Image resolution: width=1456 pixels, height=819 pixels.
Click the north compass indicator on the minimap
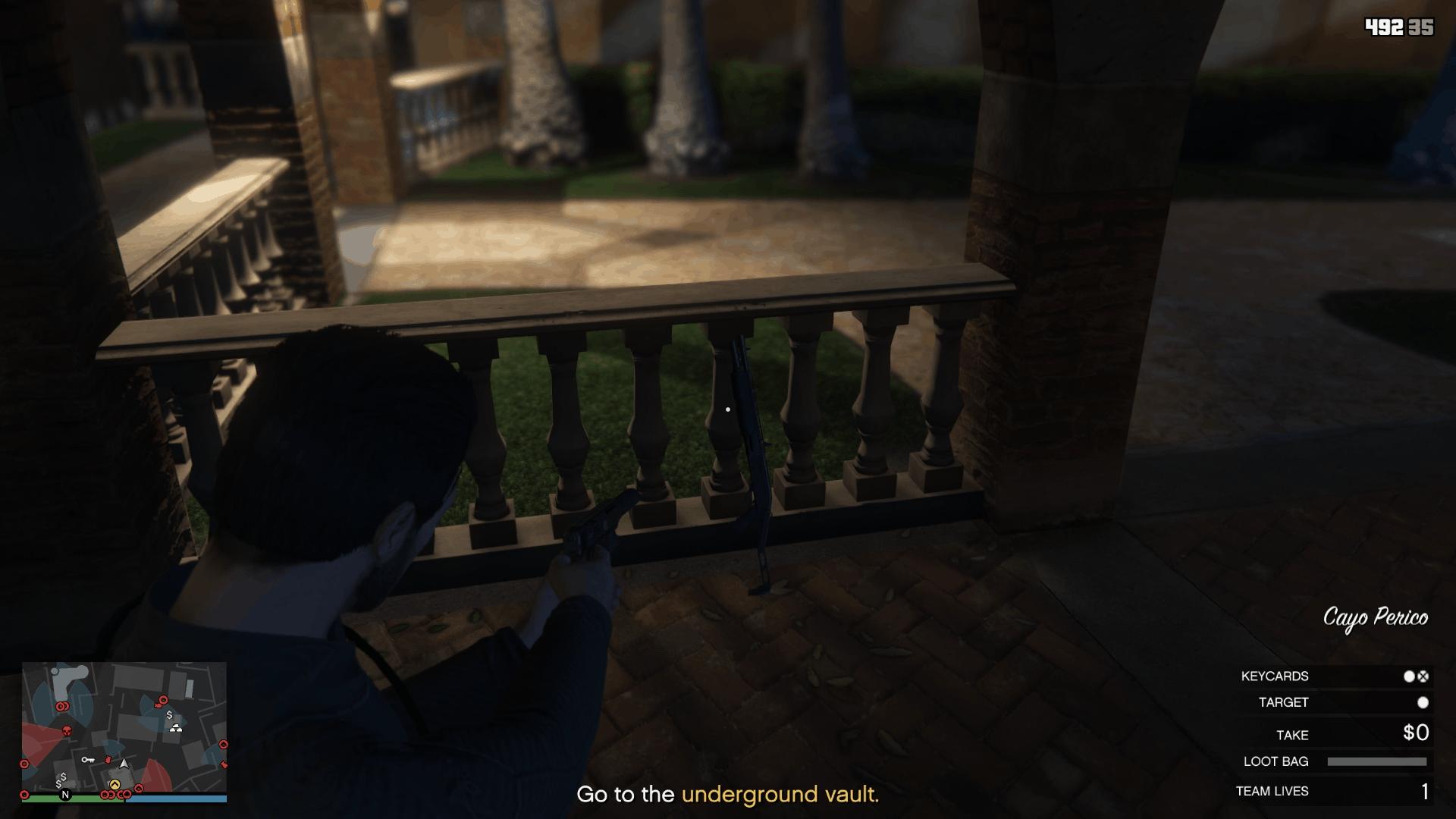pos(65,795)
